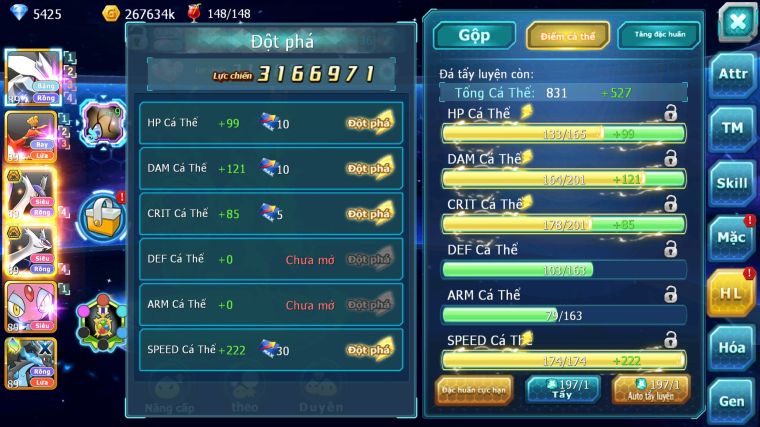760x427 pixels.
Task: Select the Tăng đặc huấn tab
Action: 658,35
